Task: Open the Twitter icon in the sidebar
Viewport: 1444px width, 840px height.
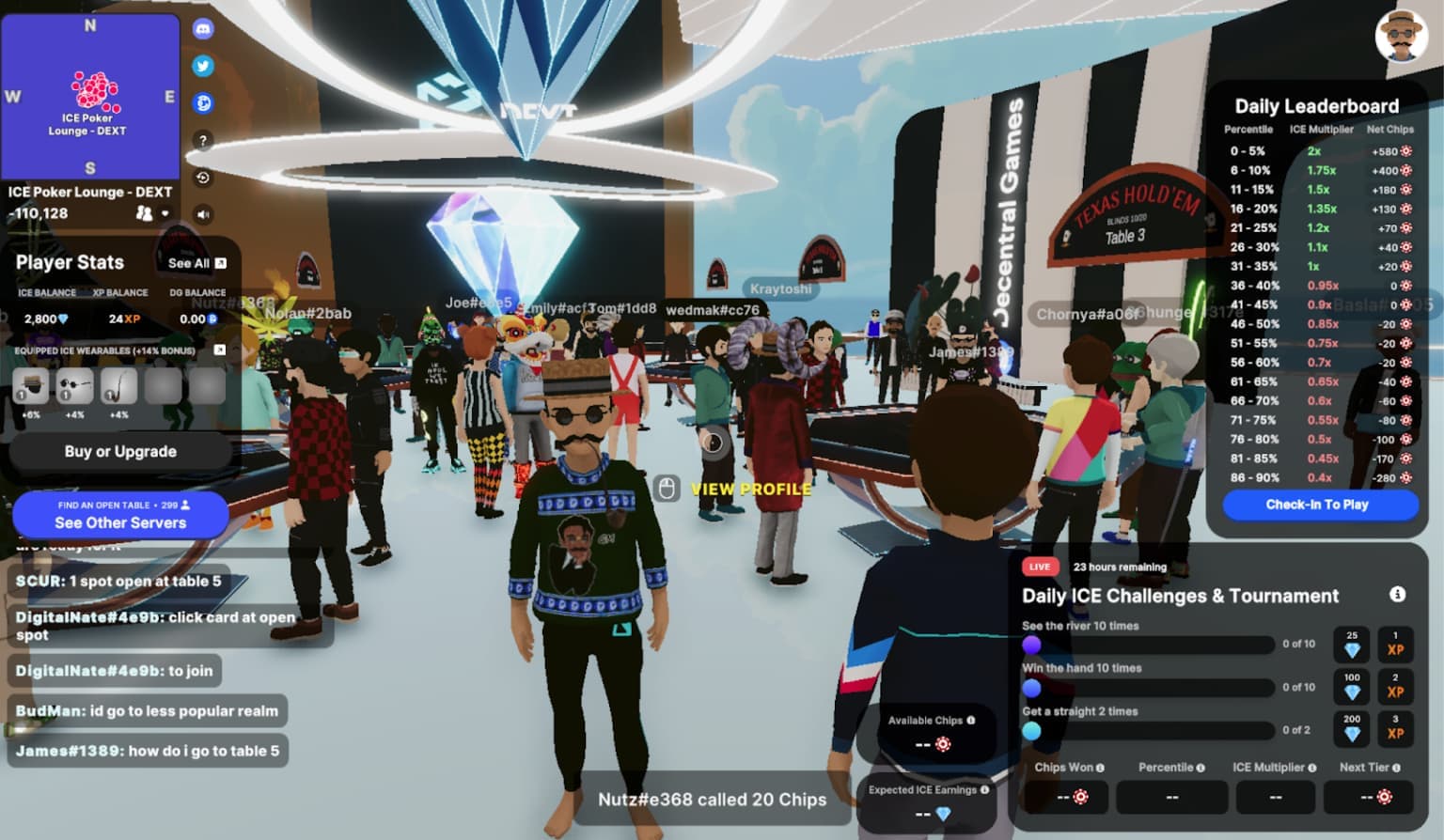Action: (x=203, y=67)
